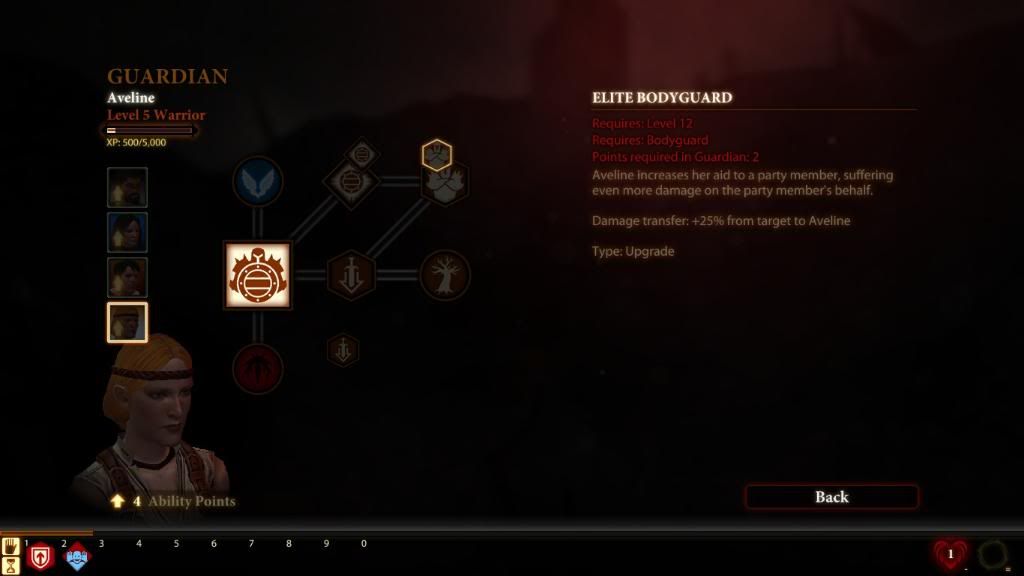The width and height of the screenshot is (1024, 576).
Task: Activate the blue crowd ability in slot 2
Action: [x=77, y=557]
